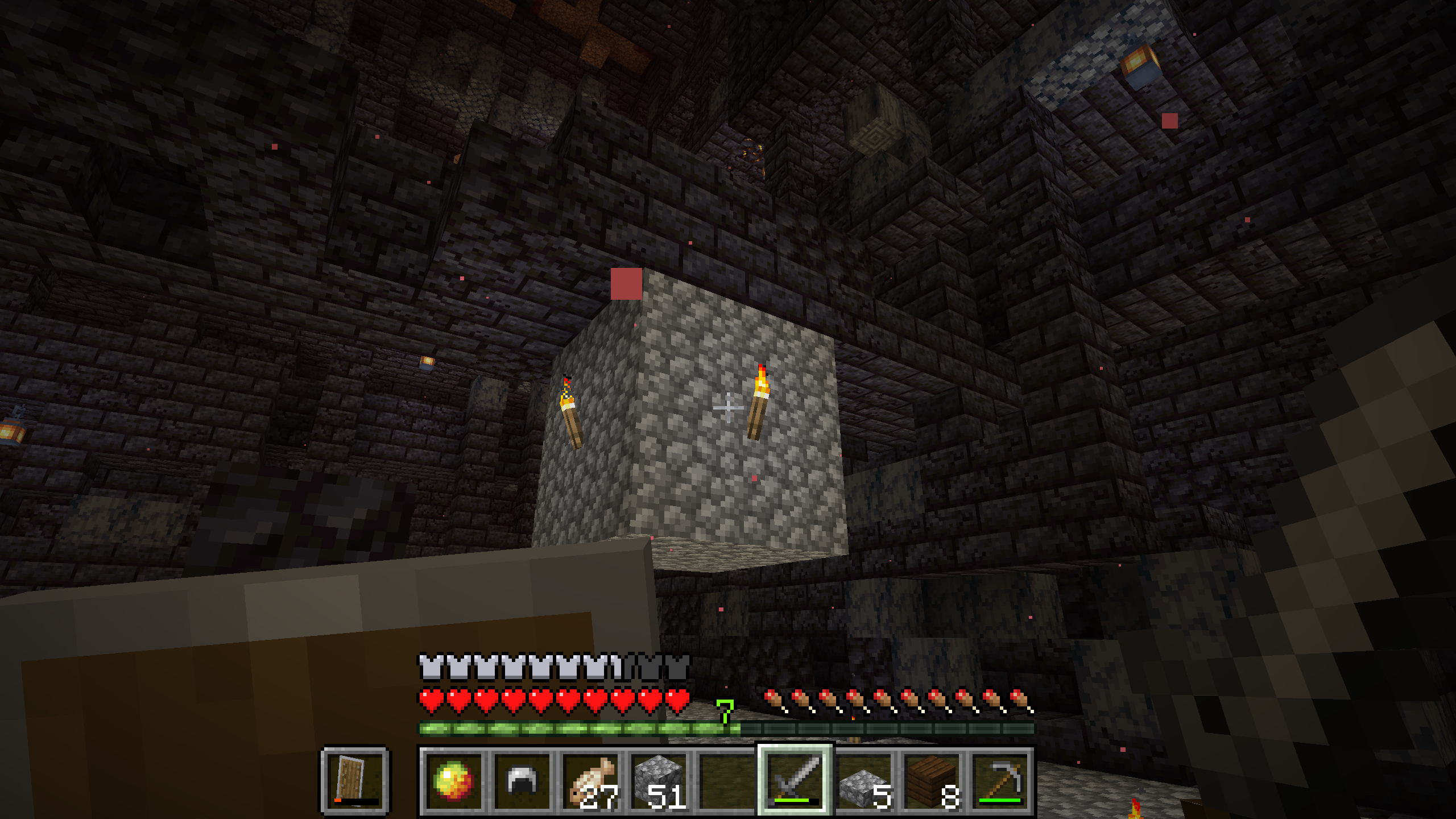The width and height of the screenshot is (1456, 819).
Task: Pick the cobblestone block stack of 51
Action: (658, 780)
